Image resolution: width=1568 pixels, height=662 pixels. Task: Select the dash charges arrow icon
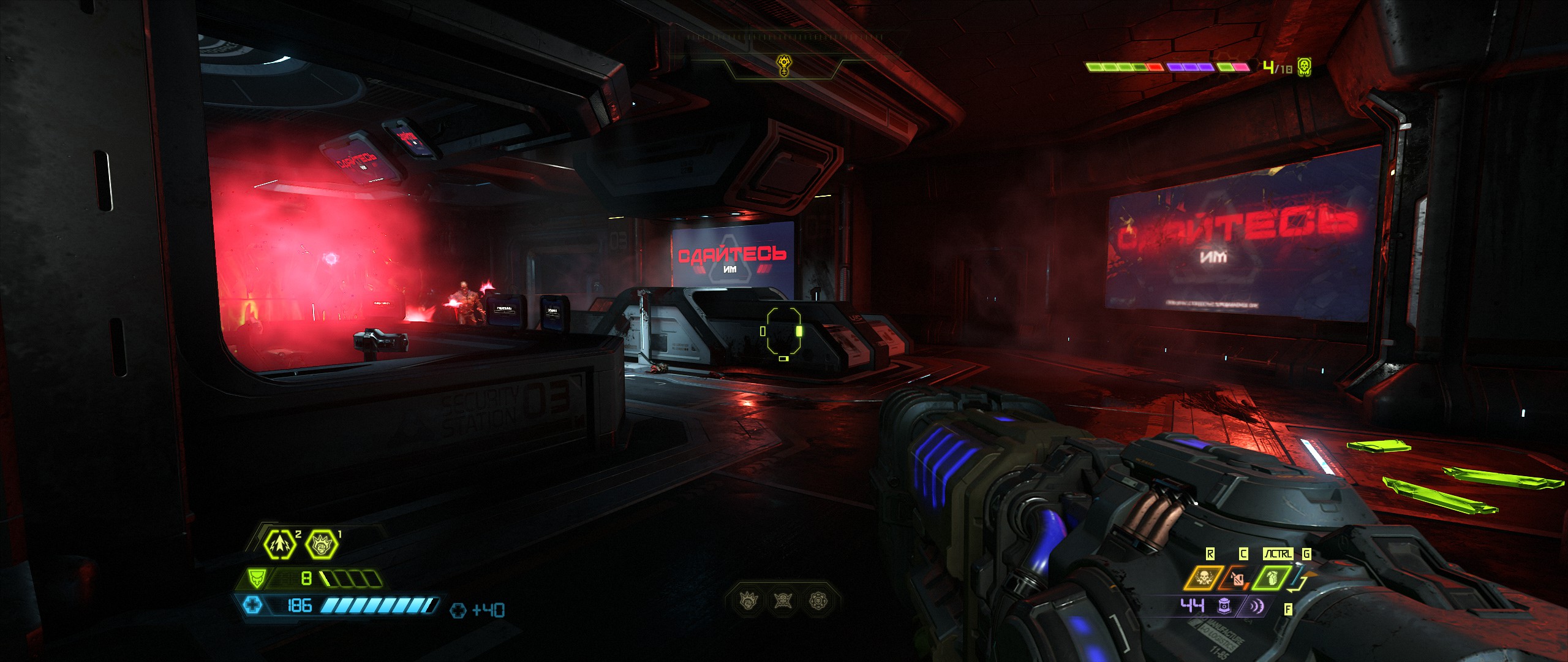point(280,544)
